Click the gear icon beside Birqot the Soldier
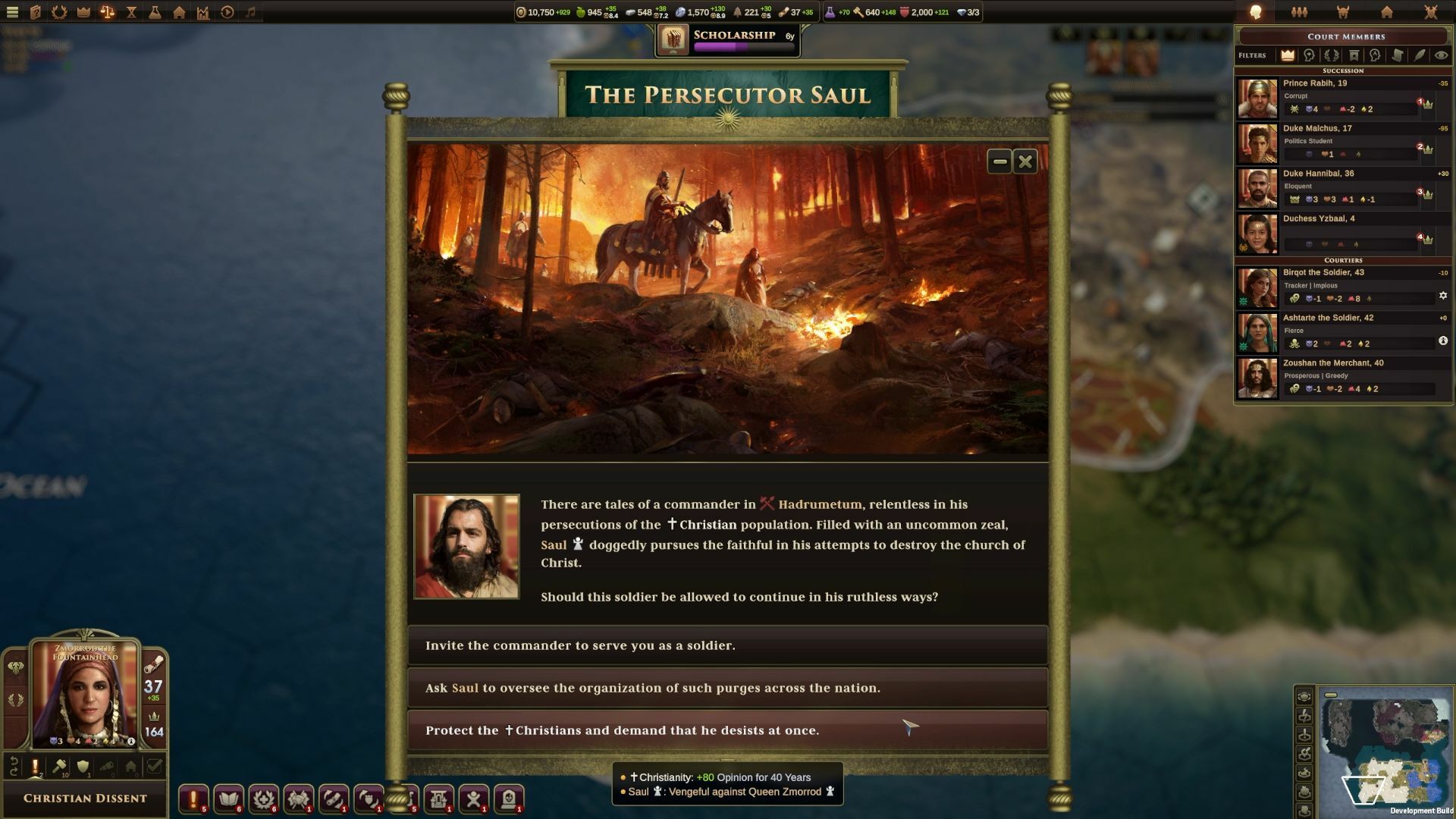The height and width of the screenshot is (819, 1456). tap(1443, 295)
